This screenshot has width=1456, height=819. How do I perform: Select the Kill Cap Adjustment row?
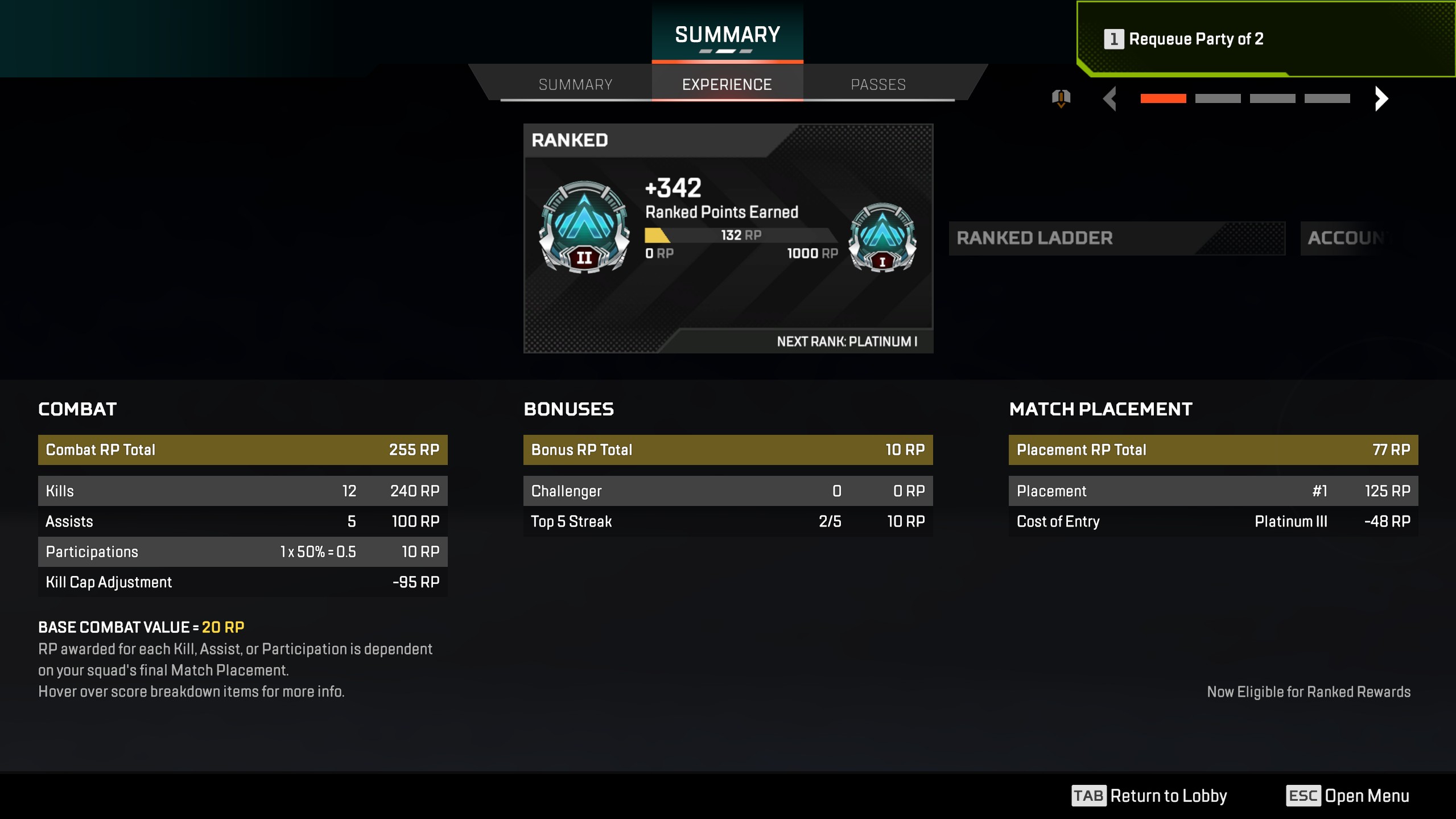pos(242,582)
